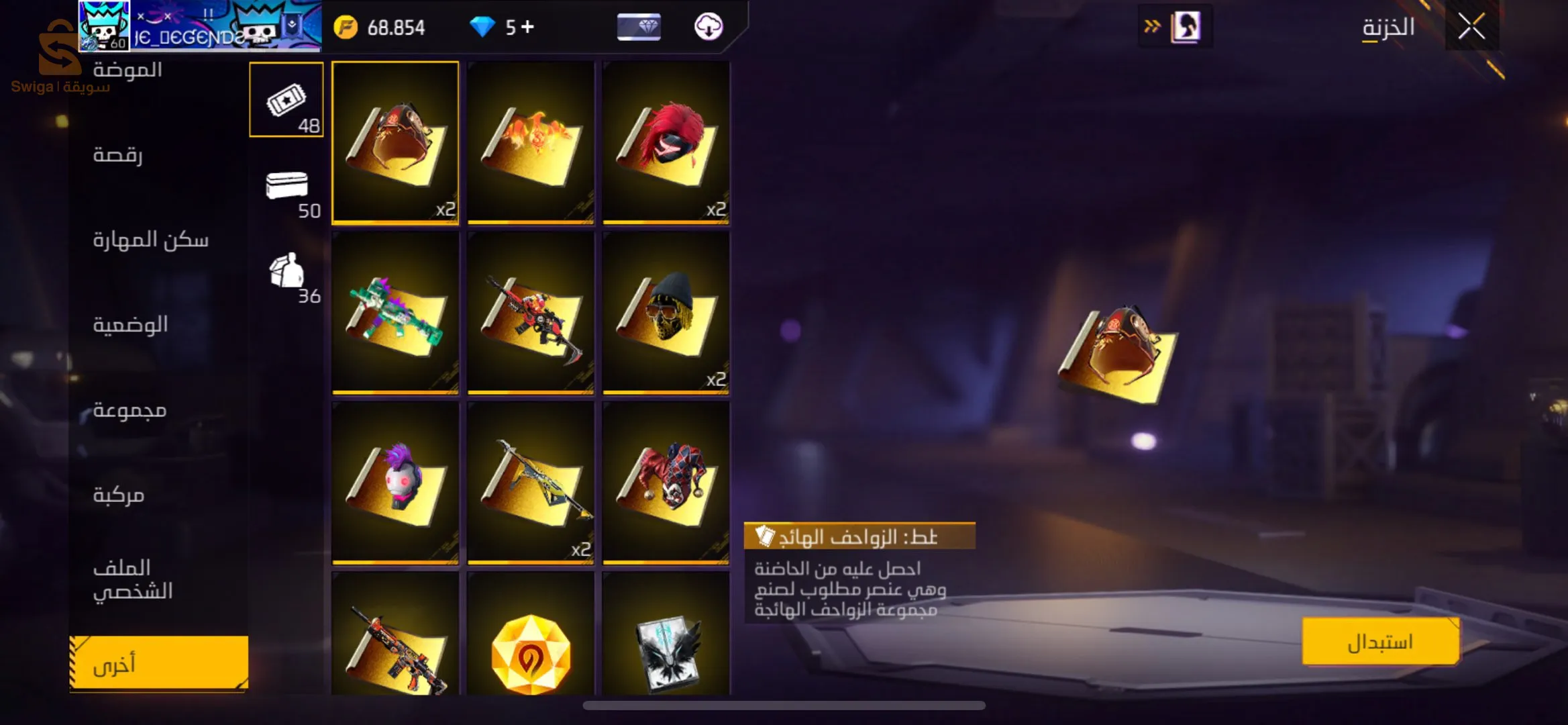Viewport: 1568px width, 725px height.
Task: Select the ticket sub-tab showing 48
Action: coord(286,100)
